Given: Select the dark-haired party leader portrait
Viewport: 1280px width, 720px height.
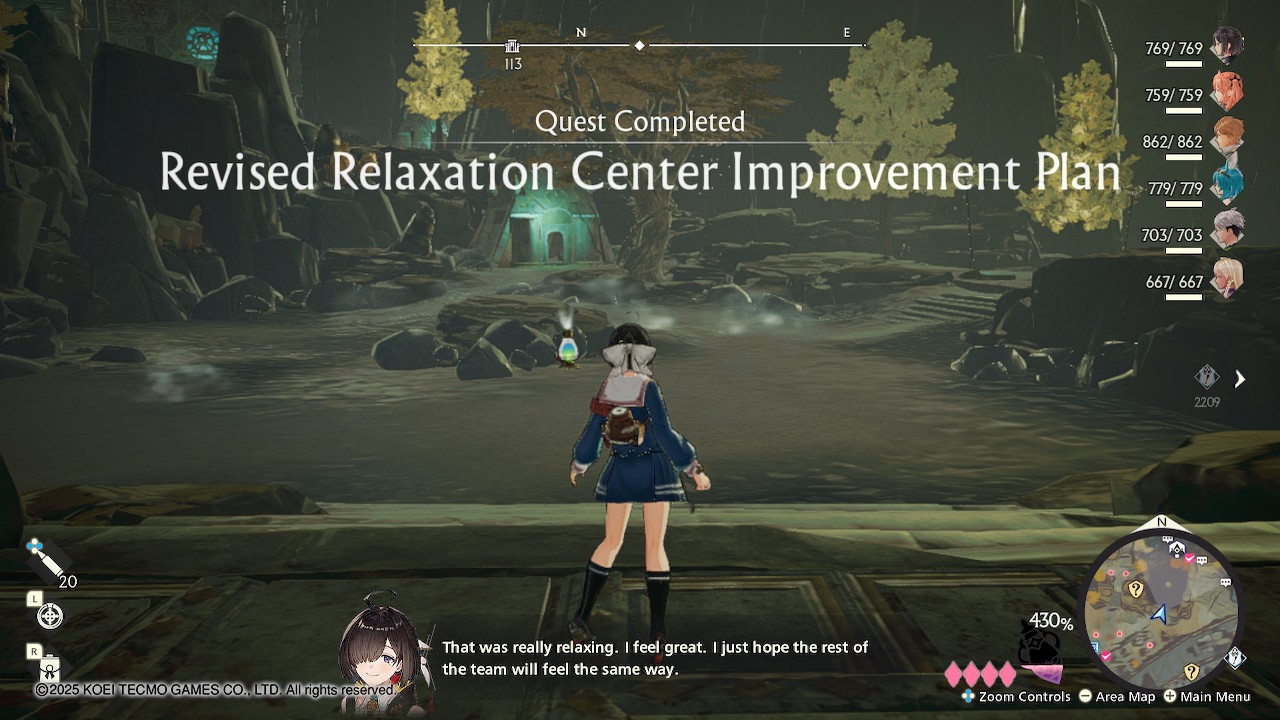Looking at the screenshot, I should (1227, 45).
